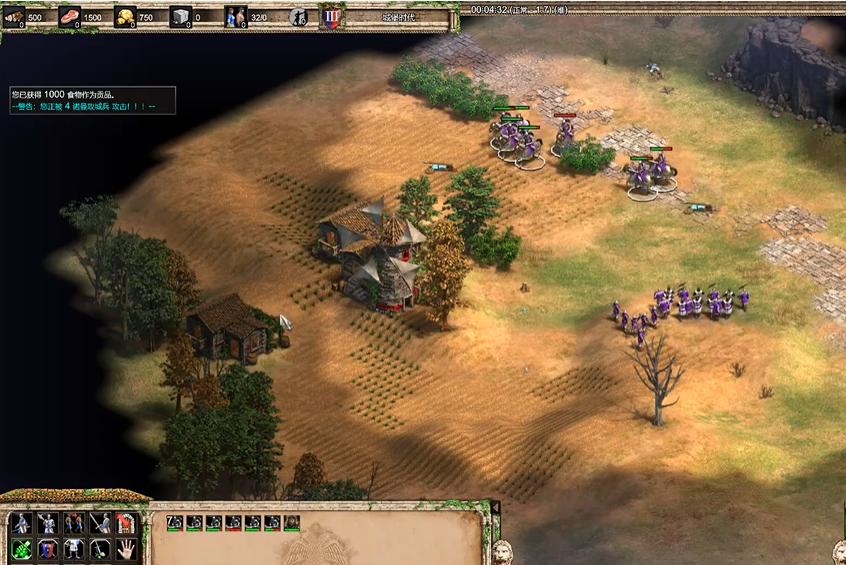Click the red banner command icon

click(x=125, y=523)
